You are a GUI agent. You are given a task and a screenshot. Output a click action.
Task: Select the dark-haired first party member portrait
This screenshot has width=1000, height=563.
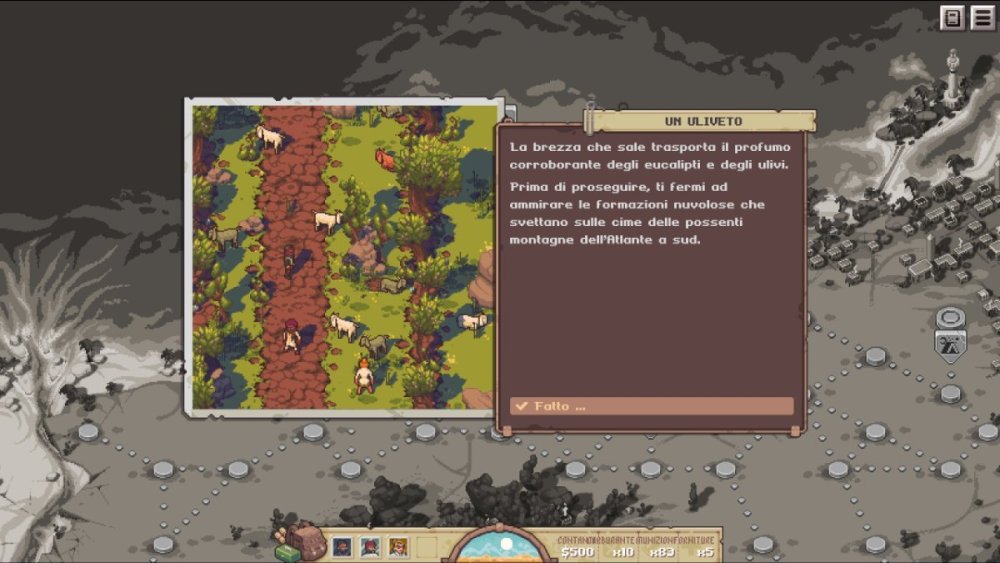(x=342, y=547)
